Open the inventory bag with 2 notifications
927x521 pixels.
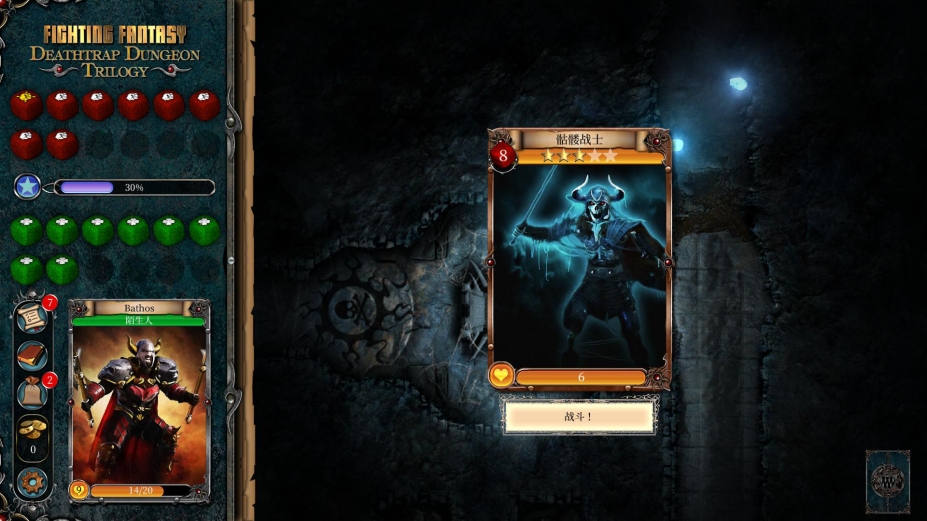point(32,393)
